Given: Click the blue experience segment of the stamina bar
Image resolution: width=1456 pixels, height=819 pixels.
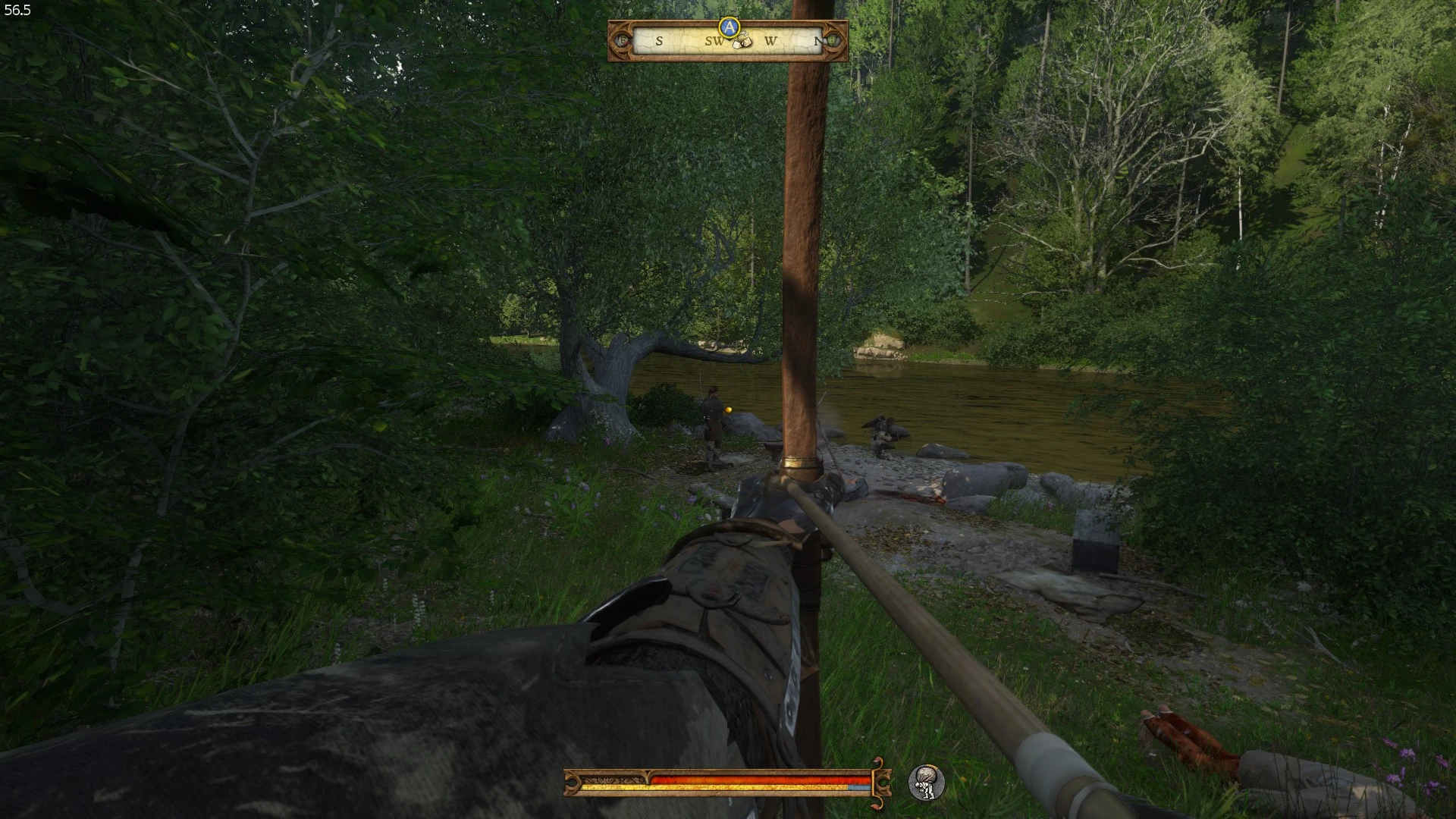Looking at the screenshot, I should [859, 786].
